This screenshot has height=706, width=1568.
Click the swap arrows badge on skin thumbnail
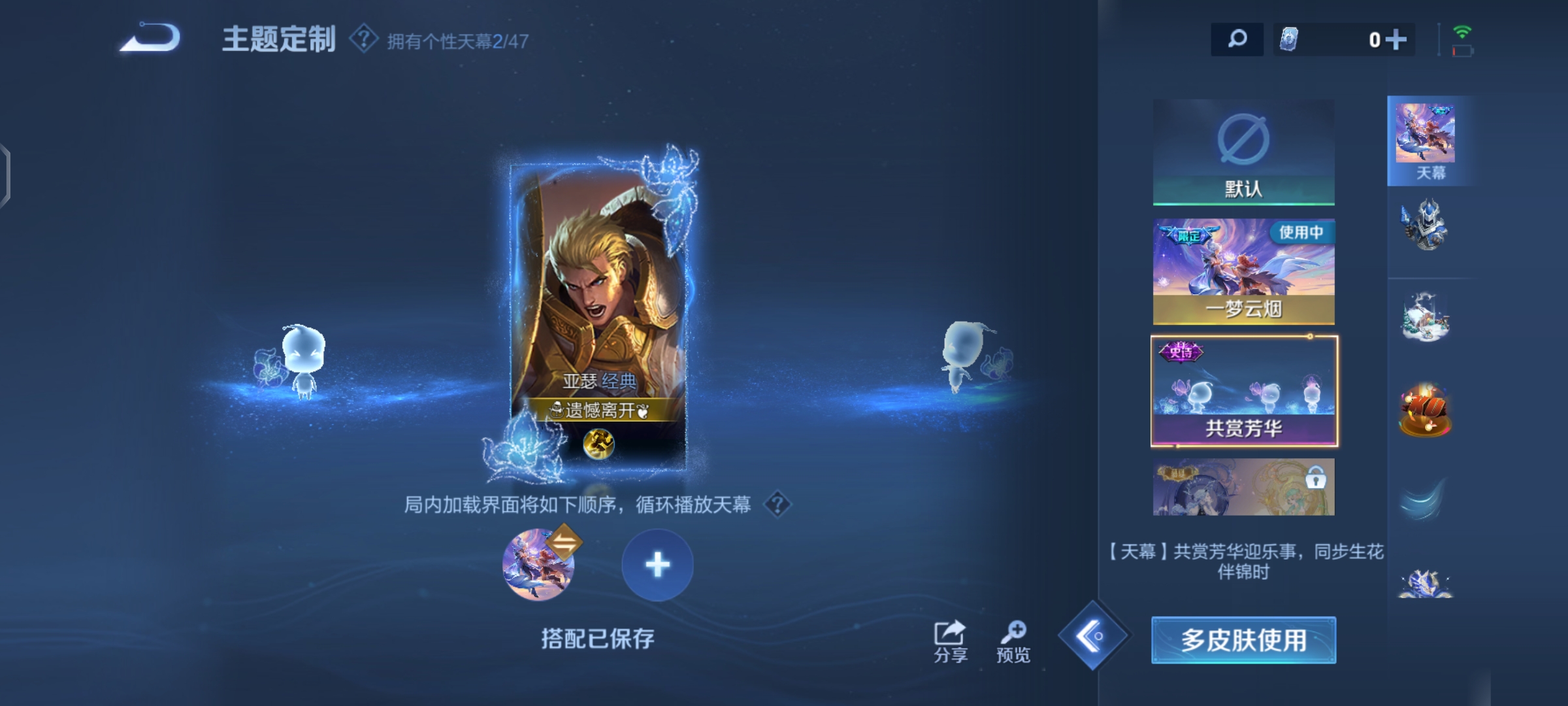[x=564, y=541]
